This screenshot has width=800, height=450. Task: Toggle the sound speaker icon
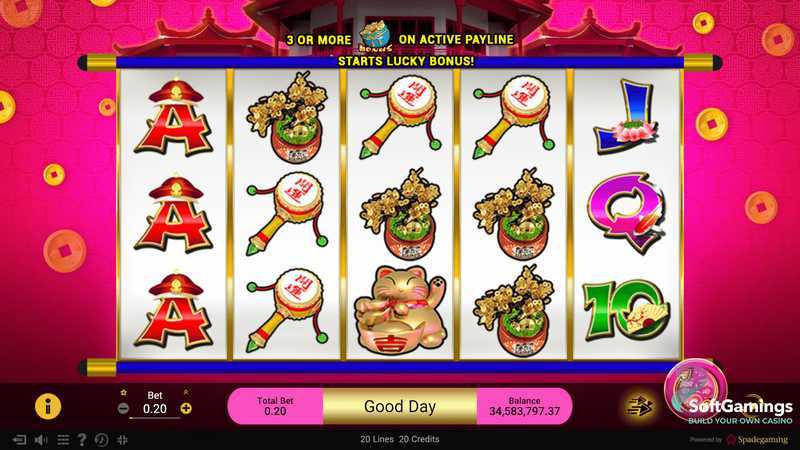[x=41, y=439]
